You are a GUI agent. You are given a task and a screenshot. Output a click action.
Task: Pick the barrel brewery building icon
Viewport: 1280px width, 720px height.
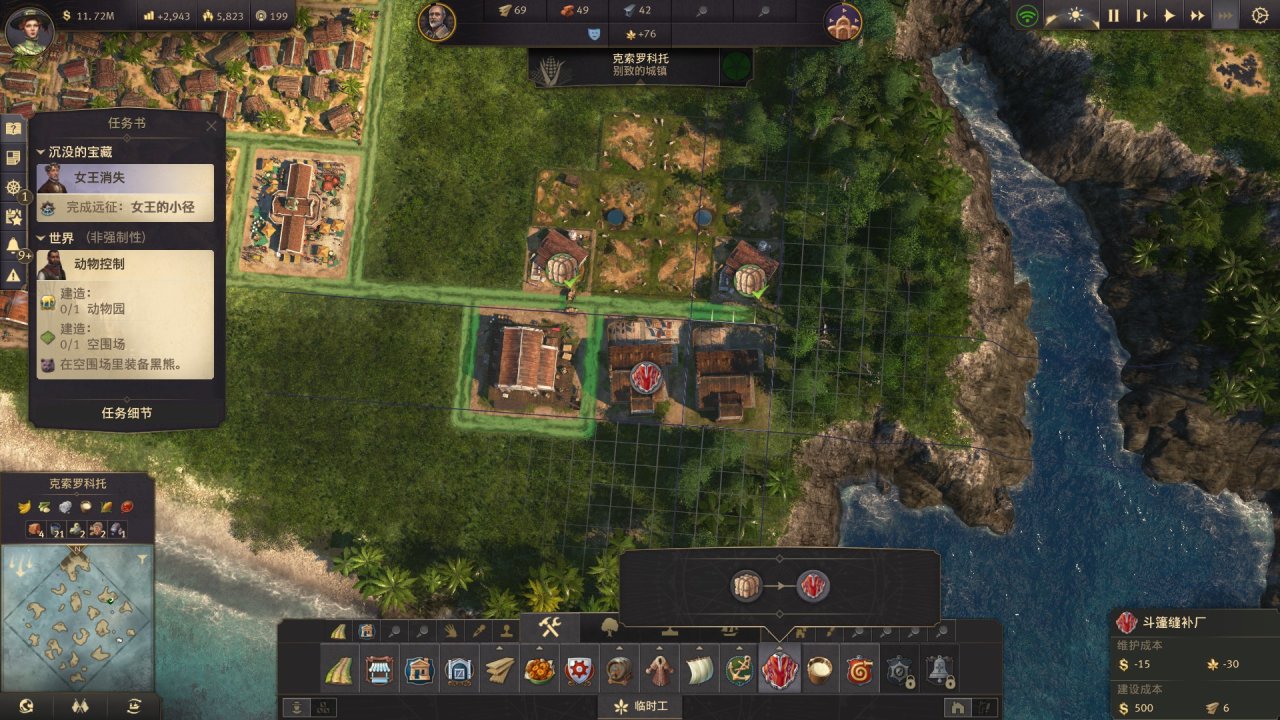click(619, 670)
